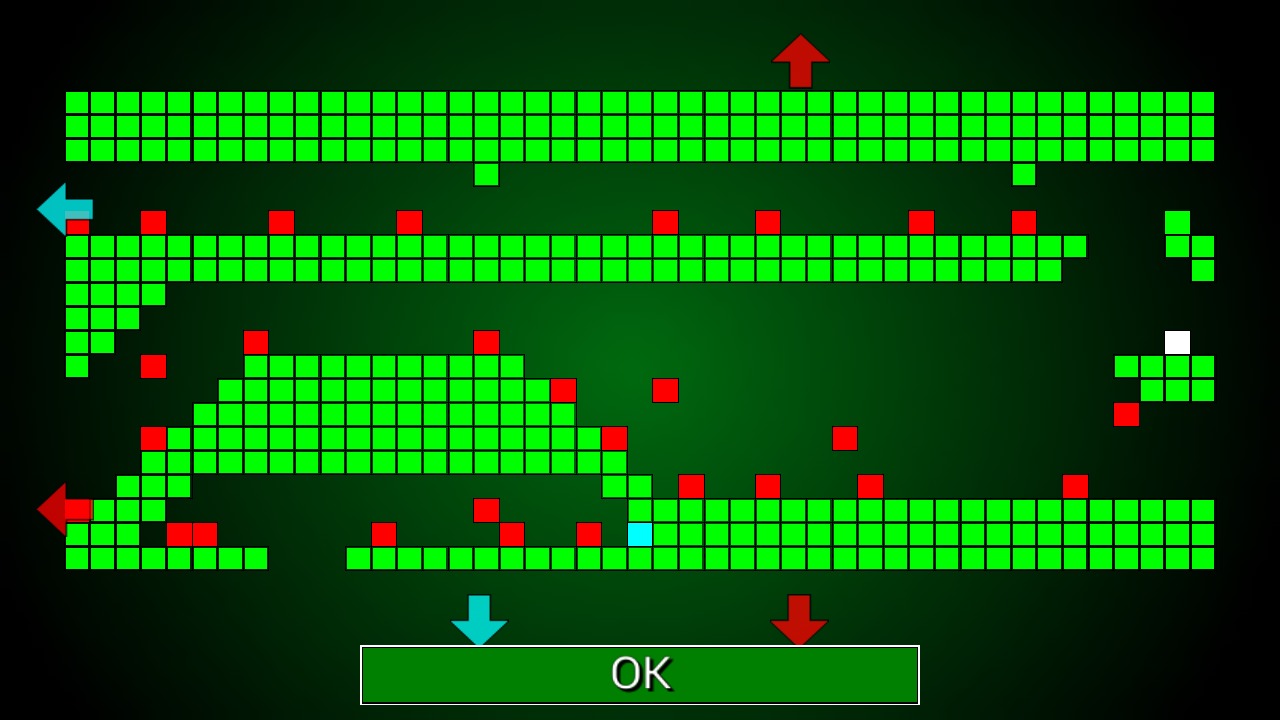Click the red down arrow

(x=799, y=618)
